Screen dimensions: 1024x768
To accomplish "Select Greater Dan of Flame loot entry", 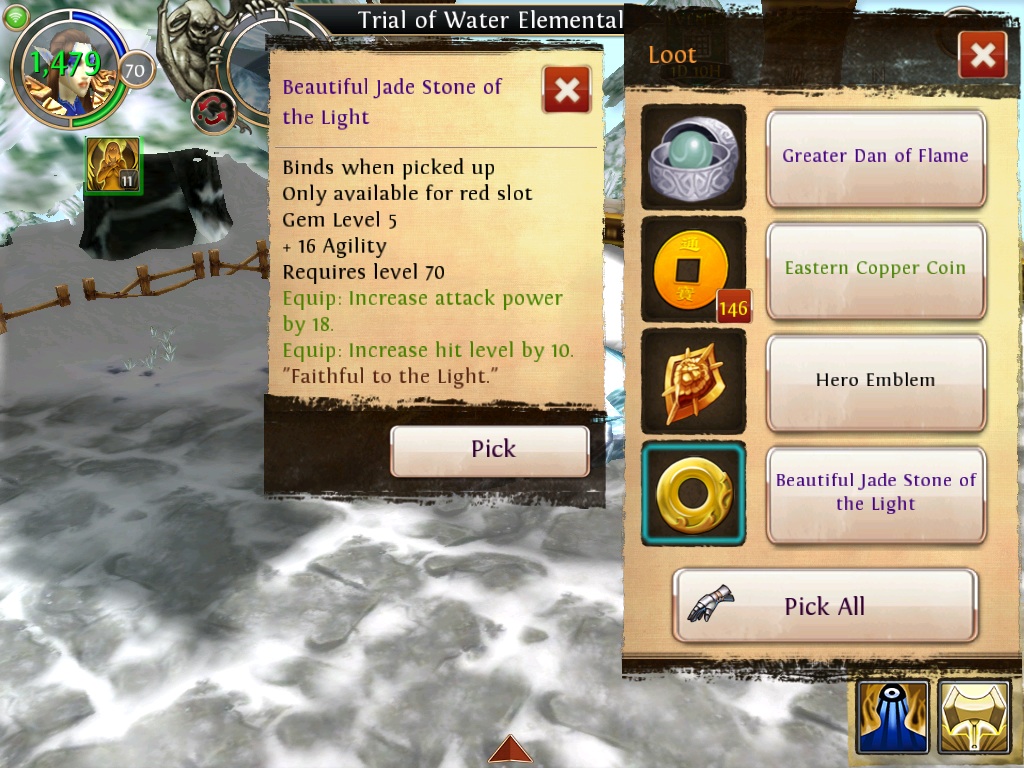I will click(875, 157).
